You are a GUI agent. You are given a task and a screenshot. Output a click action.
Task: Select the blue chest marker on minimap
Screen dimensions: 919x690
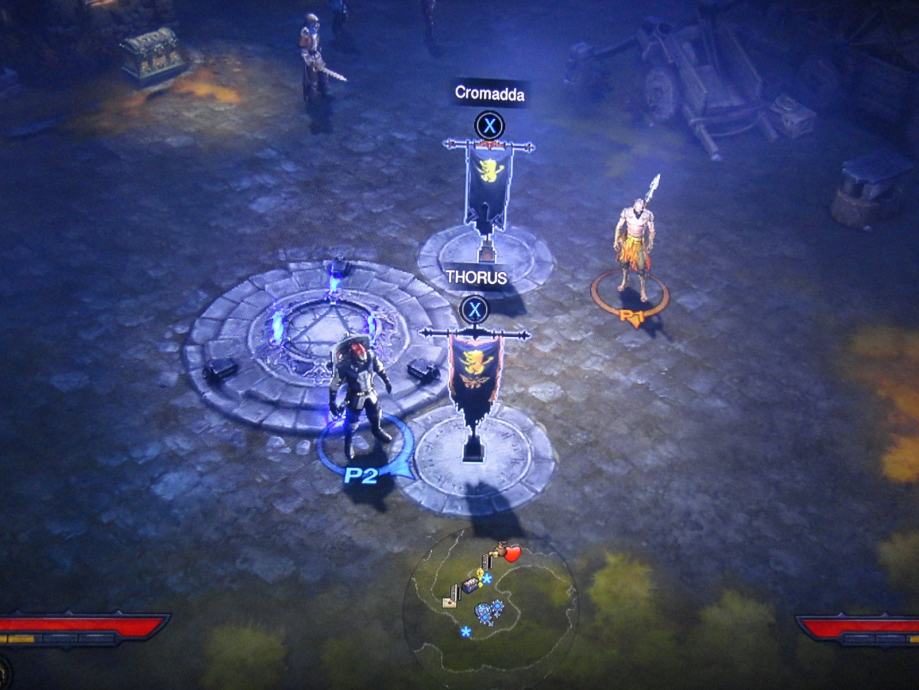pyautogui.click(x=469, y=587)
